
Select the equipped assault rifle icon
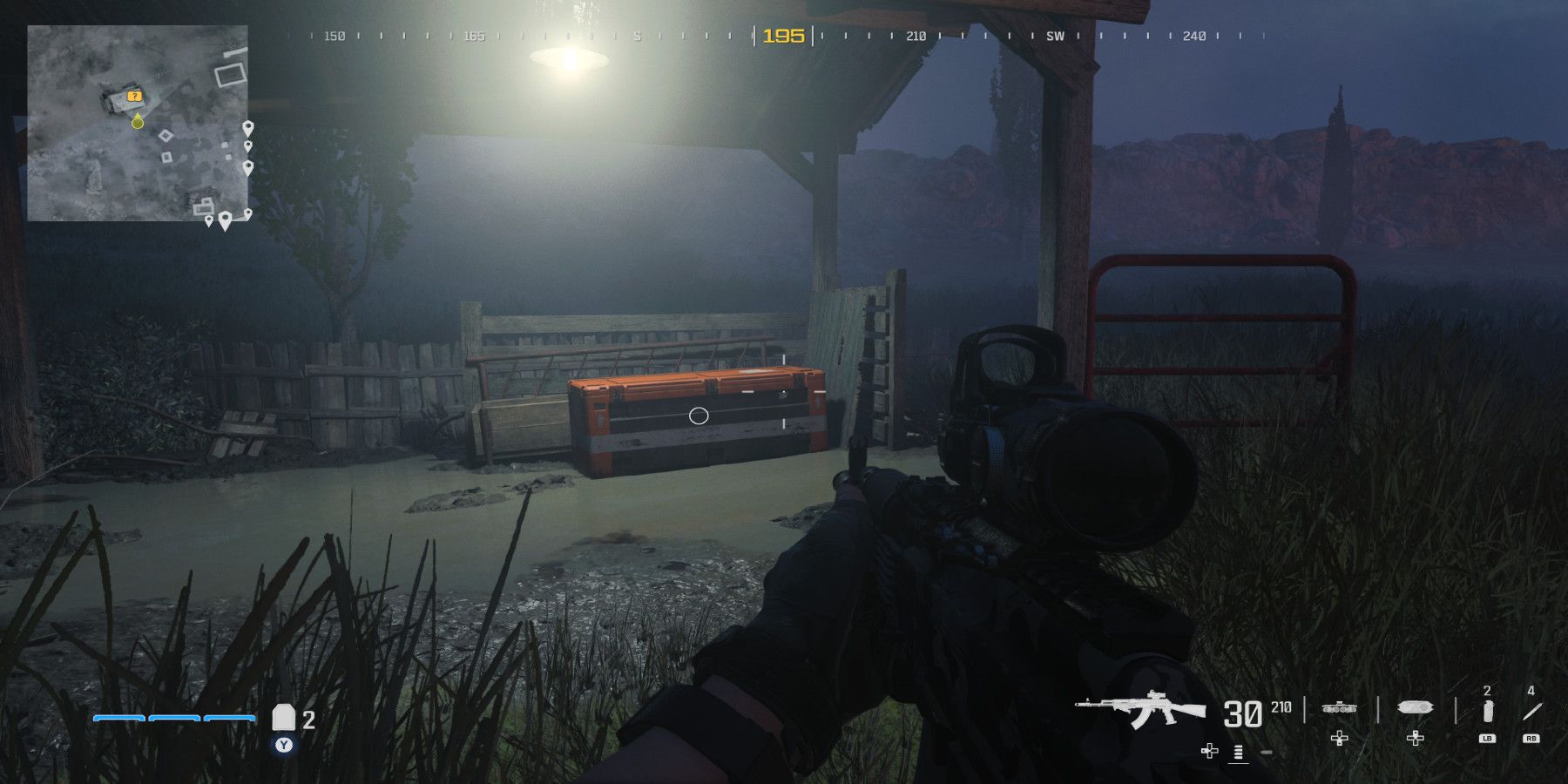click(1149, 710)
